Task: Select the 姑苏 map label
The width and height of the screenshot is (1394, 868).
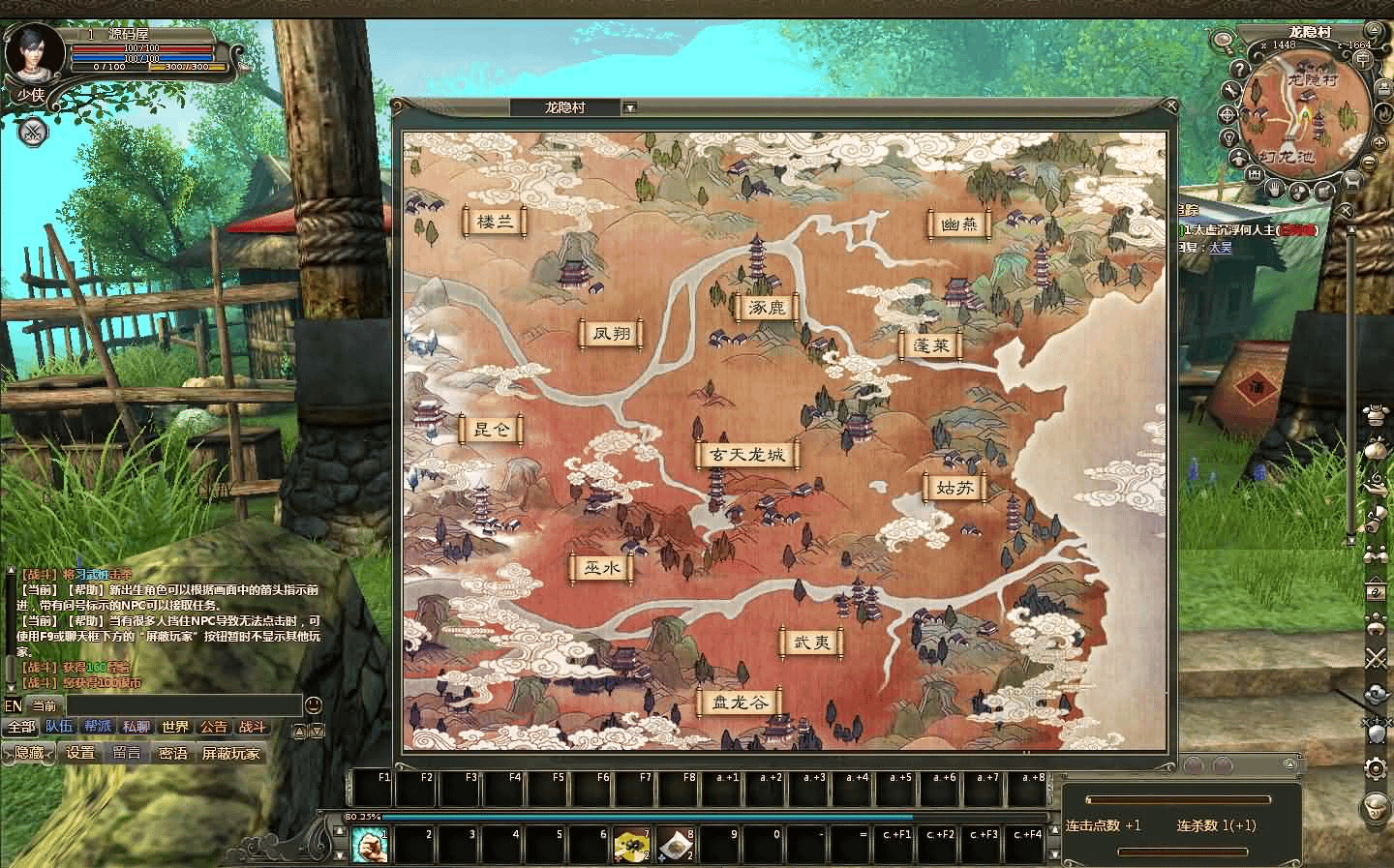Action: pos(955,488)
